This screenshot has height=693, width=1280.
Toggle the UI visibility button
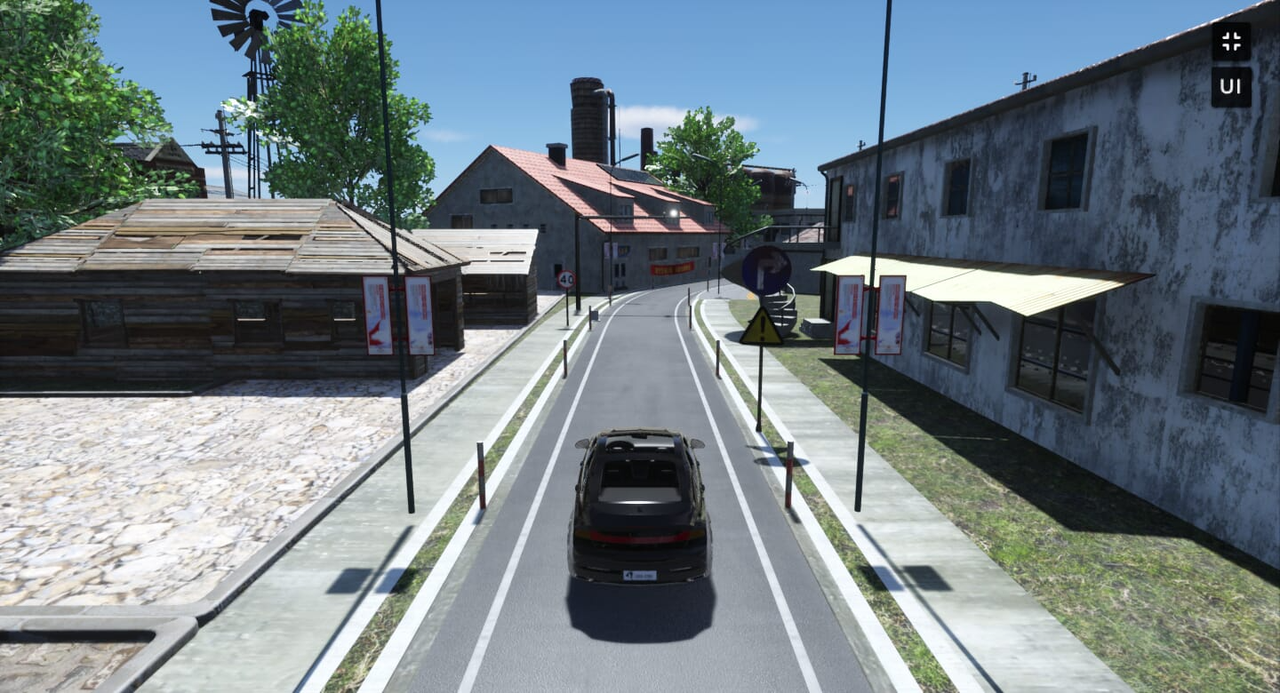pos(1231,87)
